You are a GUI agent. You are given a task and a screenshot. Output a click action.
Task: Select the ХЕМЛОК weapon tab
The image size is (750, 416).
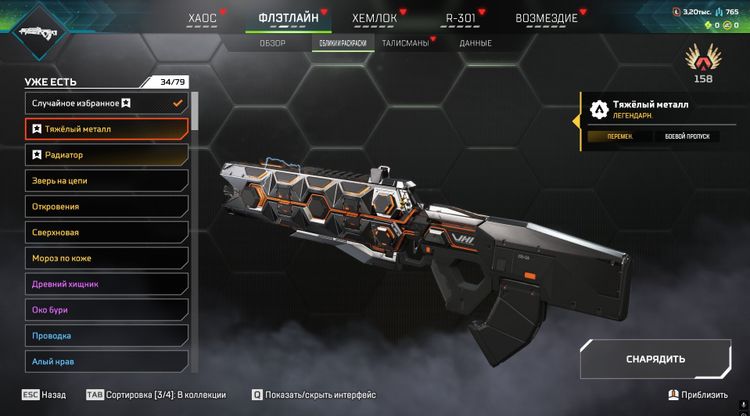374,18
